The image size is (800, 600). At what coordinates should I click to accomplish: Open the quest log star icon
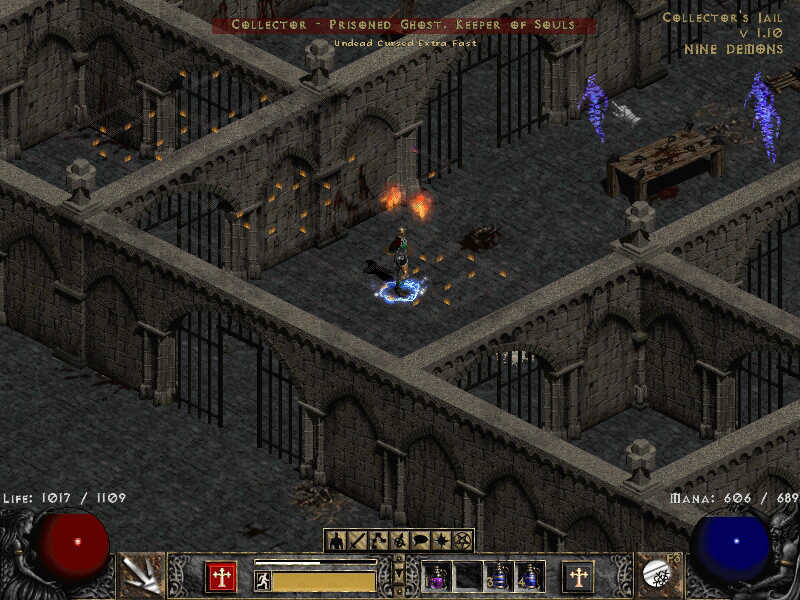click(440, 540)
